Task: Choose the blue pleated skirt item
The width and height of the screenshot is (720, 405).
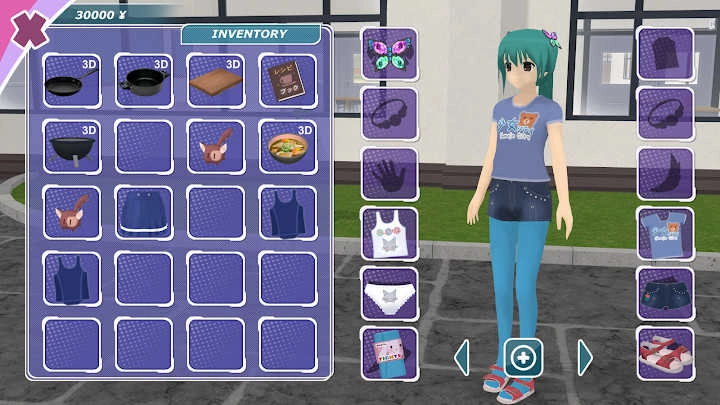Action: [x=144, y=212]
